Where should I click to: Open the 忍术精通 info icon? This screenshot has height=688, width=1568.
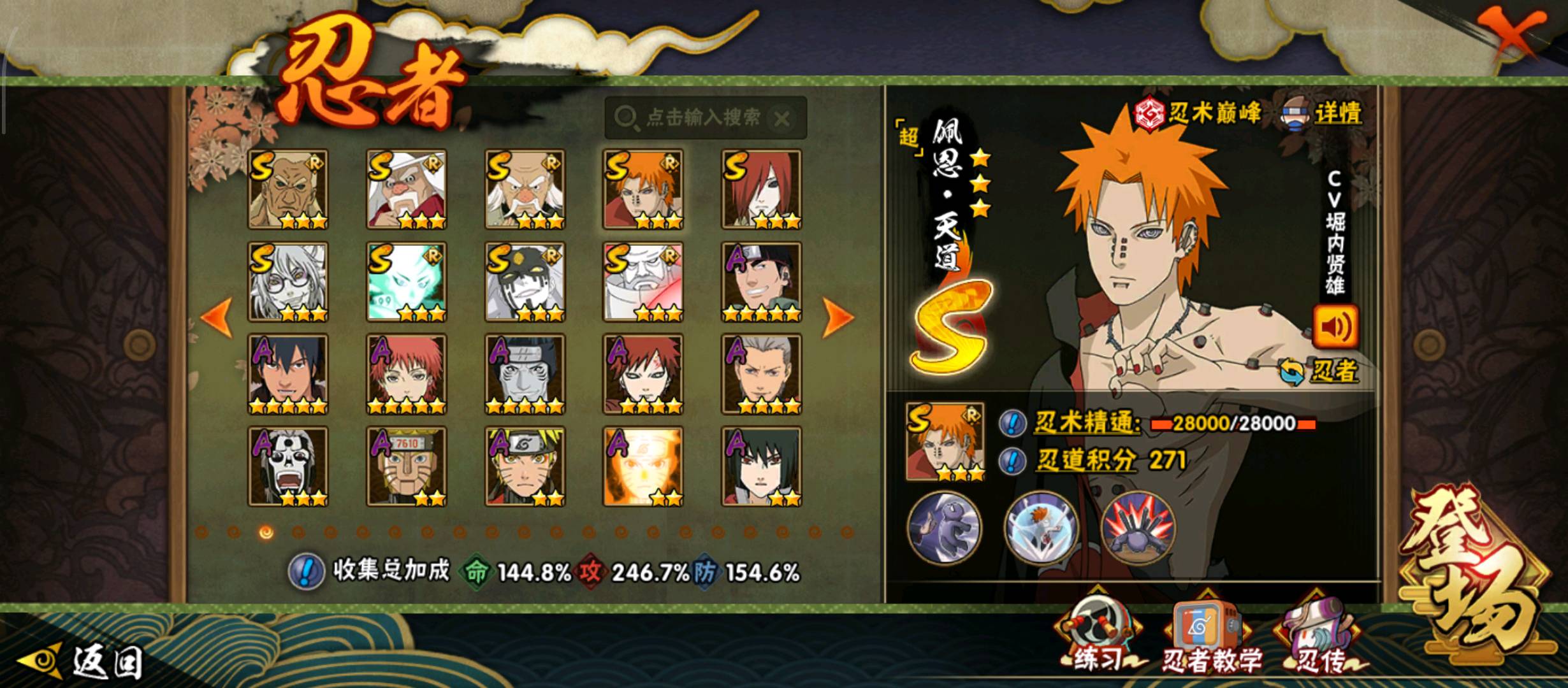(1012, 423)
